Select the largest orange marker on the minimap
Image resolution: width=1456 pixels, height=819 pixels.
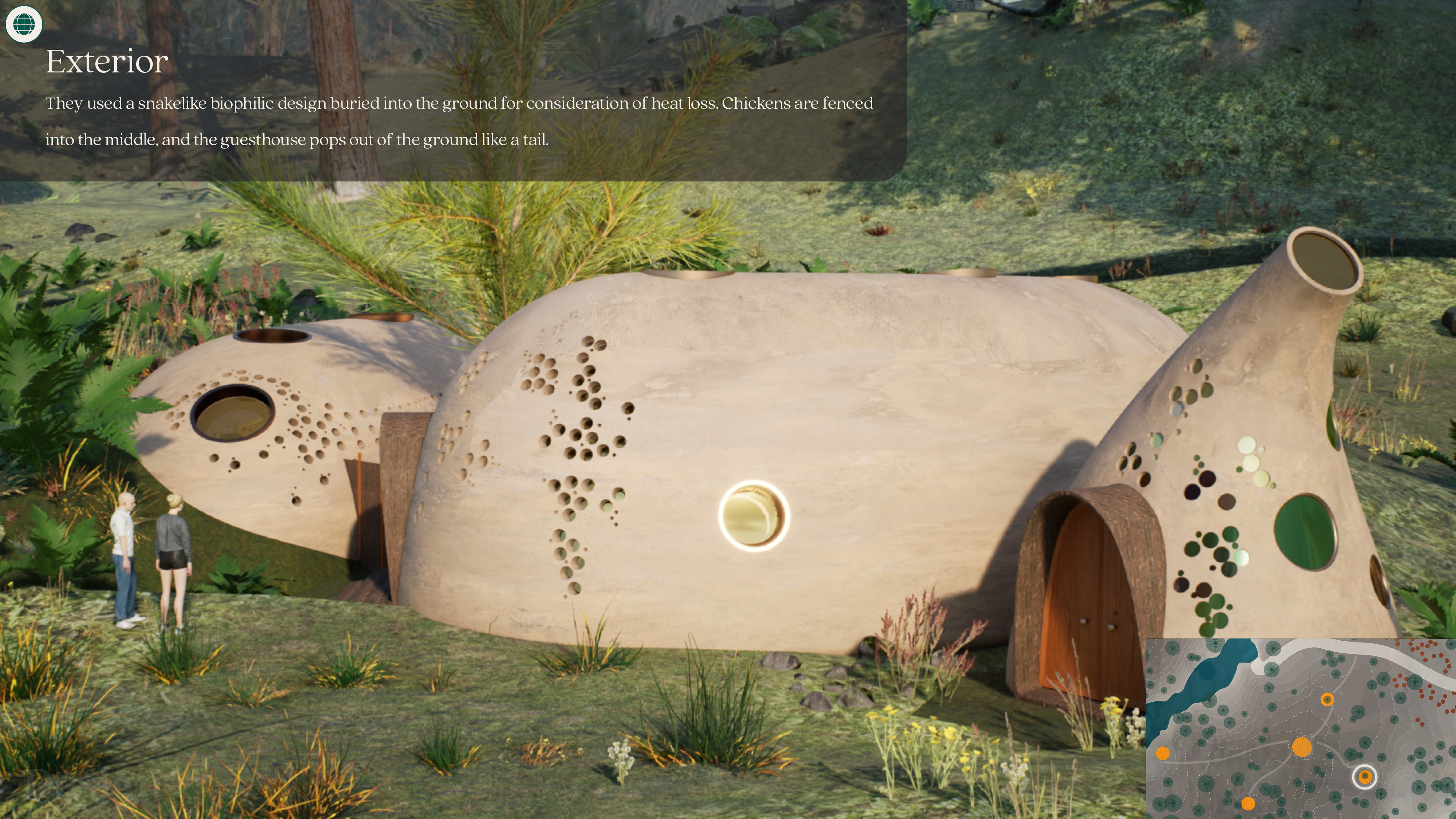(x=1302, y=747)
